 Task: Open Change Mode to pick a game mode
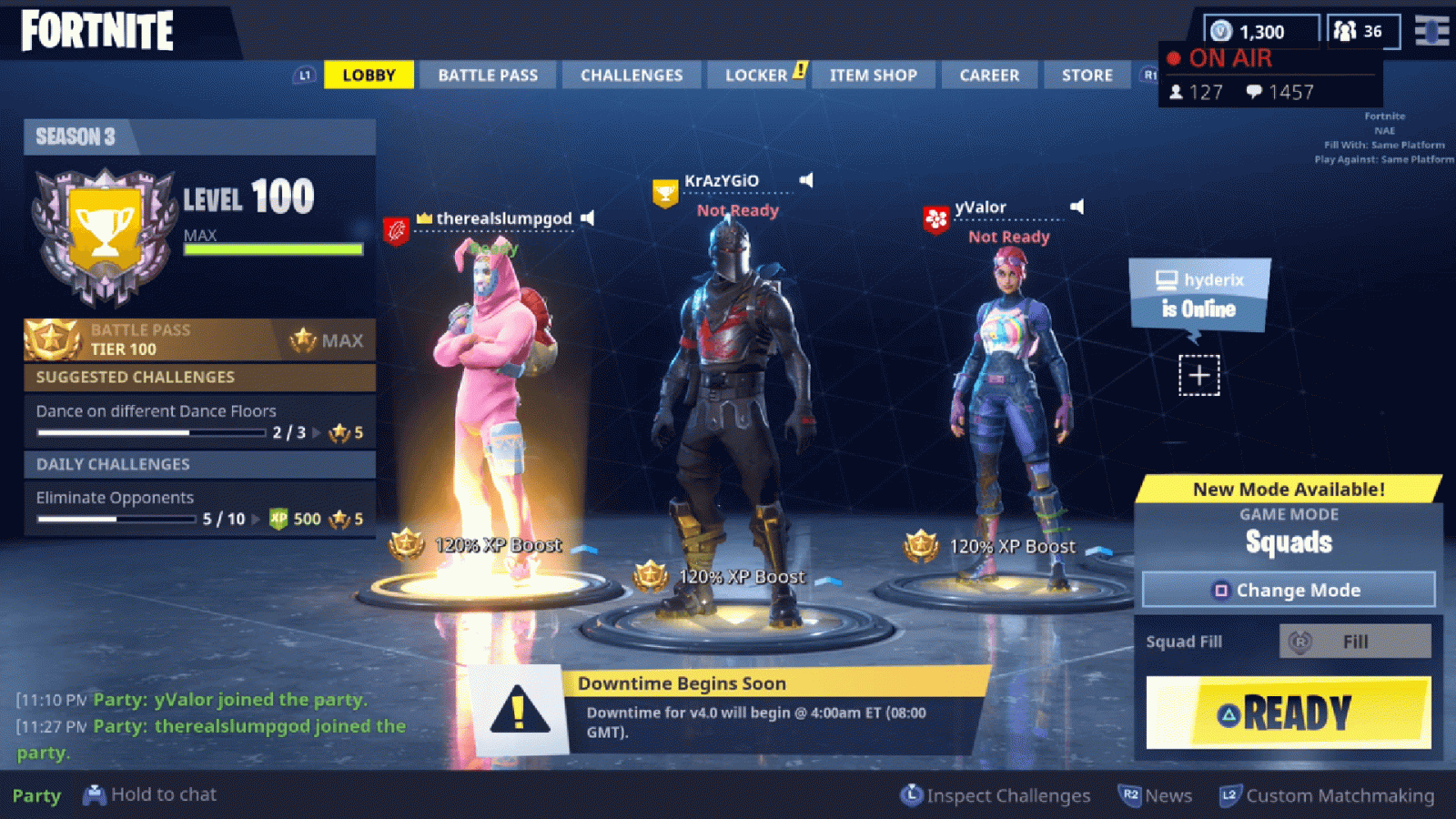point(1289,590)
